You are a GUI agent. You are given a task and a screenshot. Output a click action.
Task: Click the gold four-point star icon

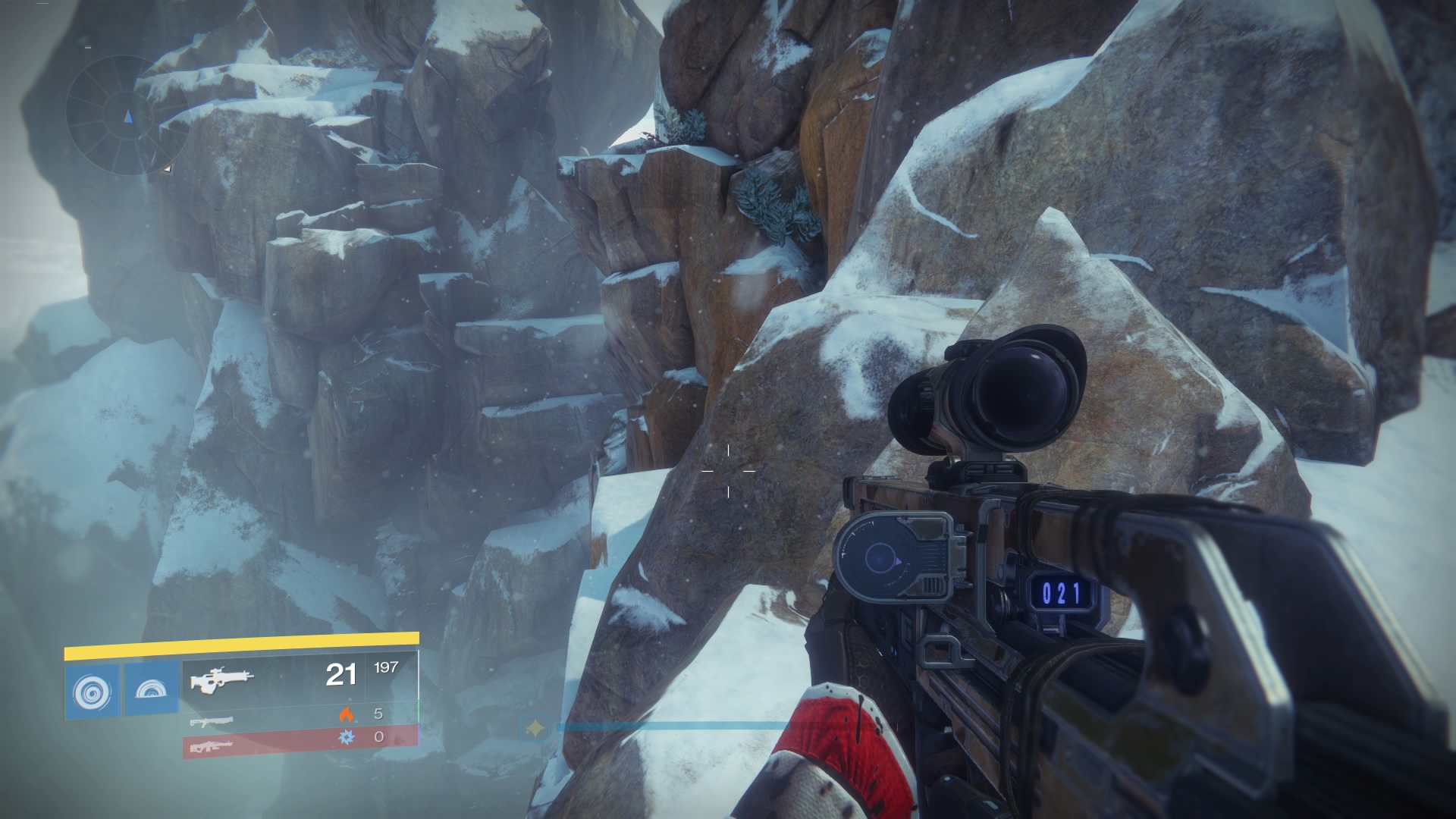536,729
